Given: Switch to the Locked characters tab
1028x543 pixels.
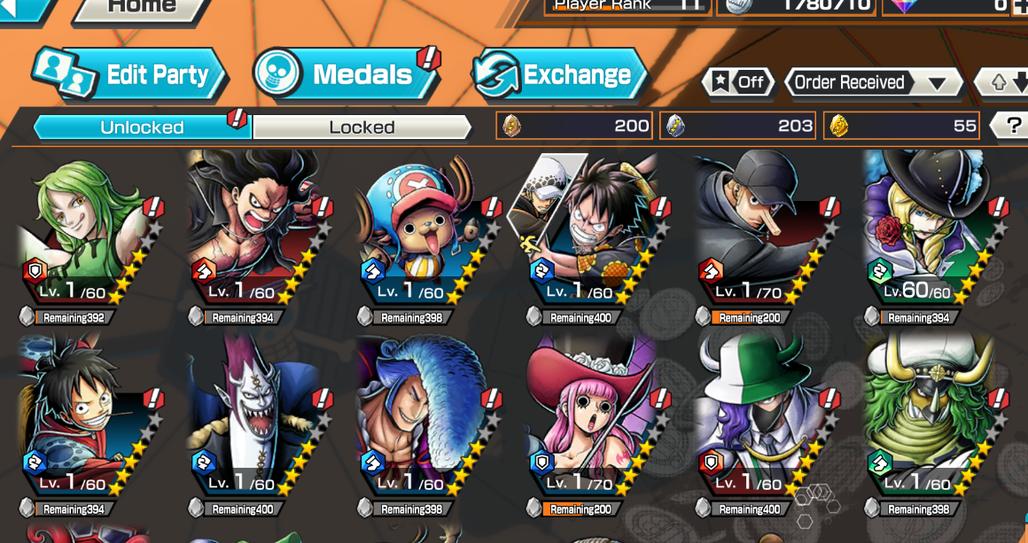Looking at the screenshot, I should coord(361,127).
